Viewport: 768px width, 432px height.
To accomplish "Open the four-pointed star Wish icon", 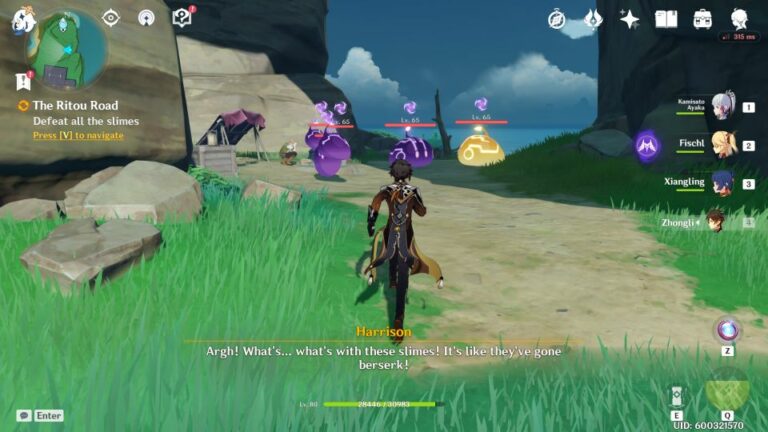I will (629, 19).
